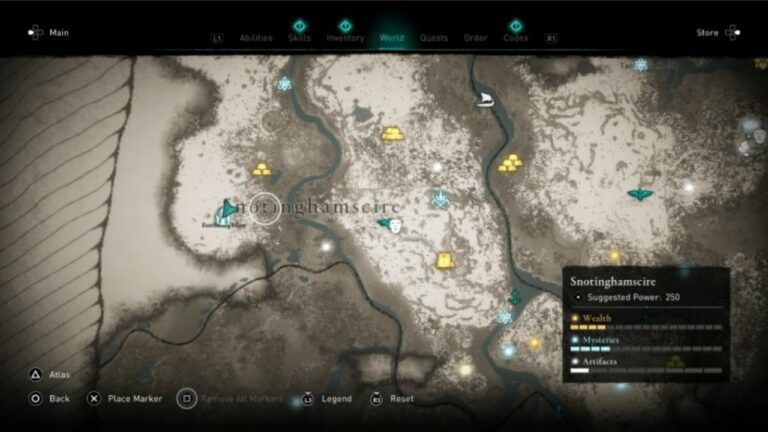Select the Inventory tab

(x=345, y=38)
